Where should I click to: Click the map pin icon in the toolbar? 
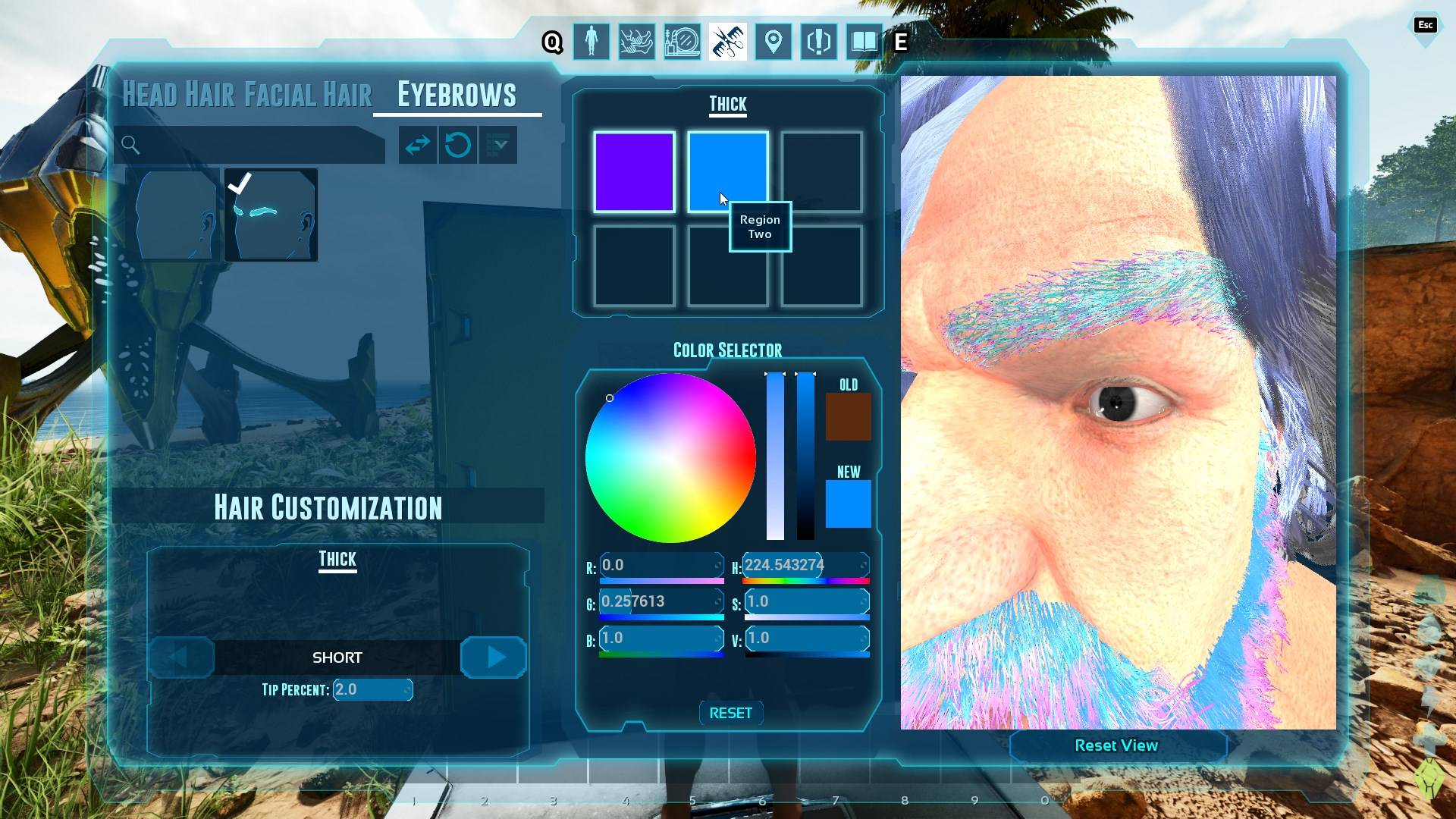(x=773, y=42)
